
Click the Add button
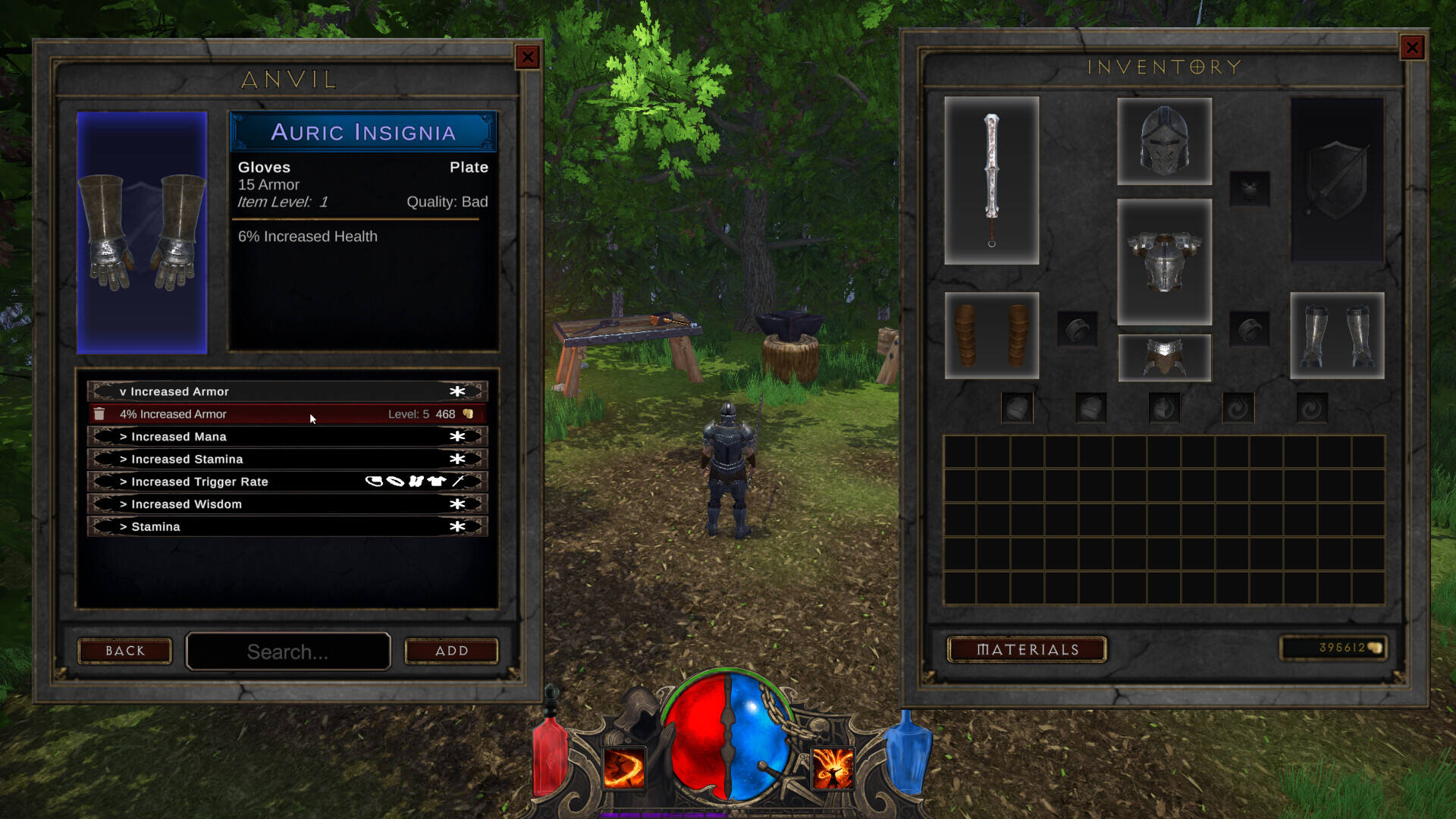coord(451,651)
